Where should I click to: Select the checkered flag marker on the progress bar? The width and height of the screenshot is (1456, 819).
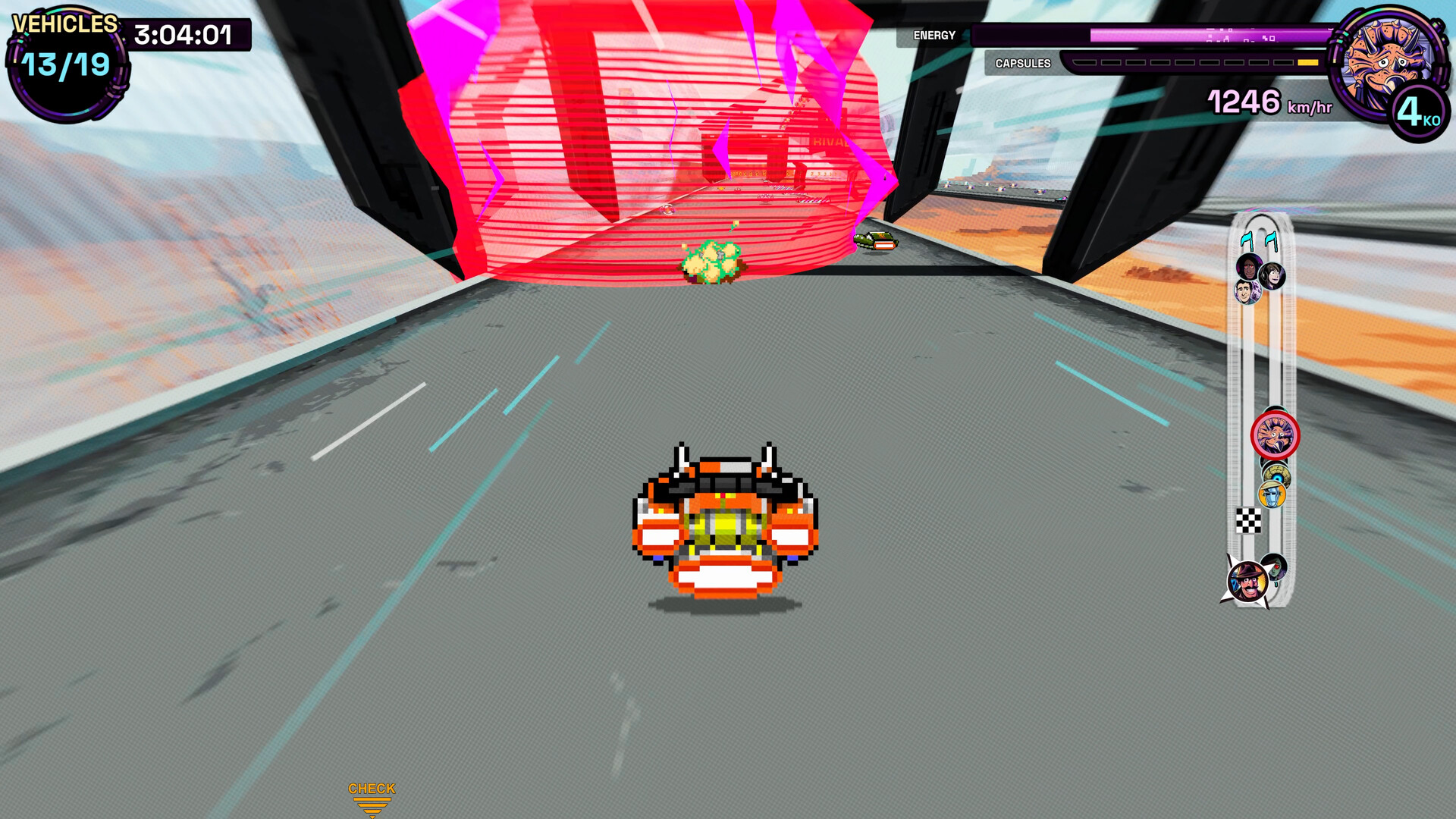pos(1248,519)
